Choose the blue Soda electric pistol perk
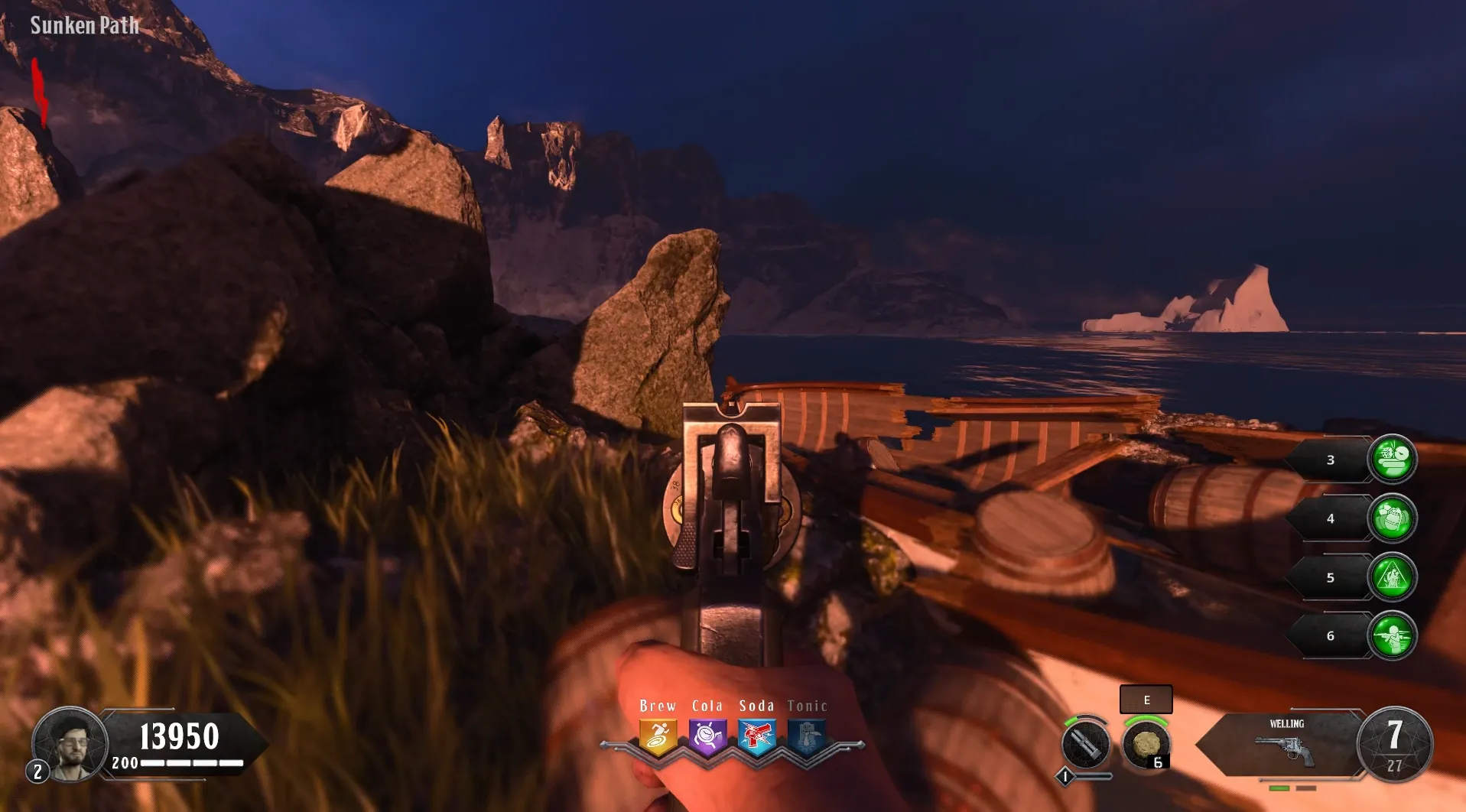The height and width of the screenshot is (812, 1466). pos(756,737)
